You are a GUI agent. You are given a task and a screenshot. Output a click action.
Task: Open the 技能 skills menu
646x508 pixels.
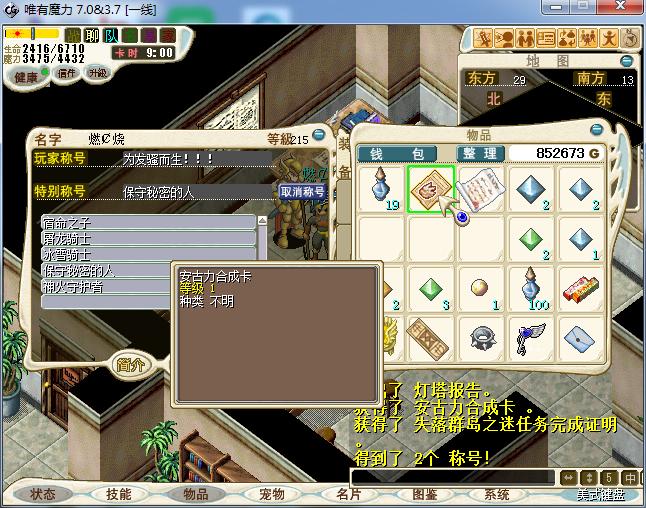pyautogui.click(x=119, y=494)
